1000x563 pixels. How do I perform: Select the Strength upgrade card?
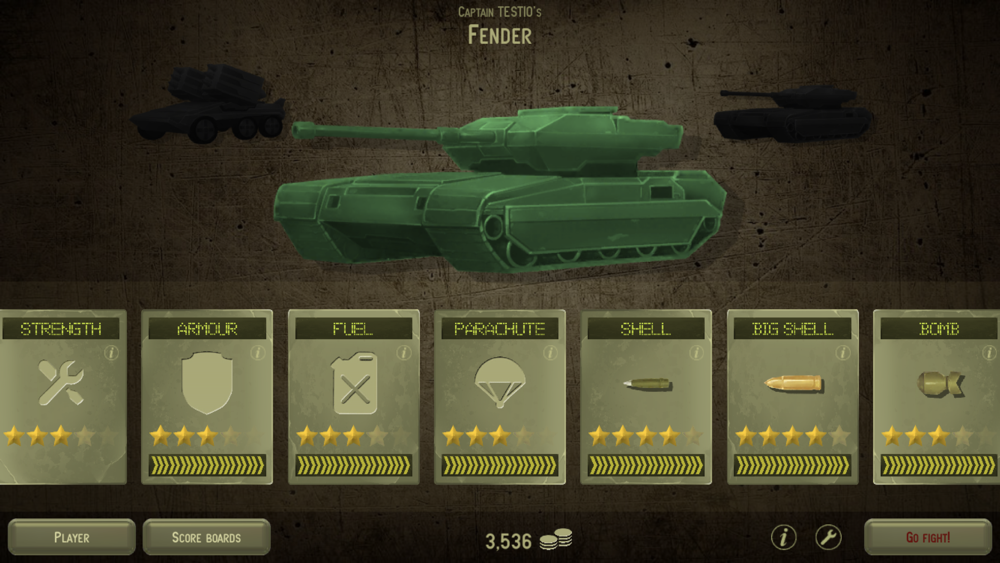click(x=62, y=396)
